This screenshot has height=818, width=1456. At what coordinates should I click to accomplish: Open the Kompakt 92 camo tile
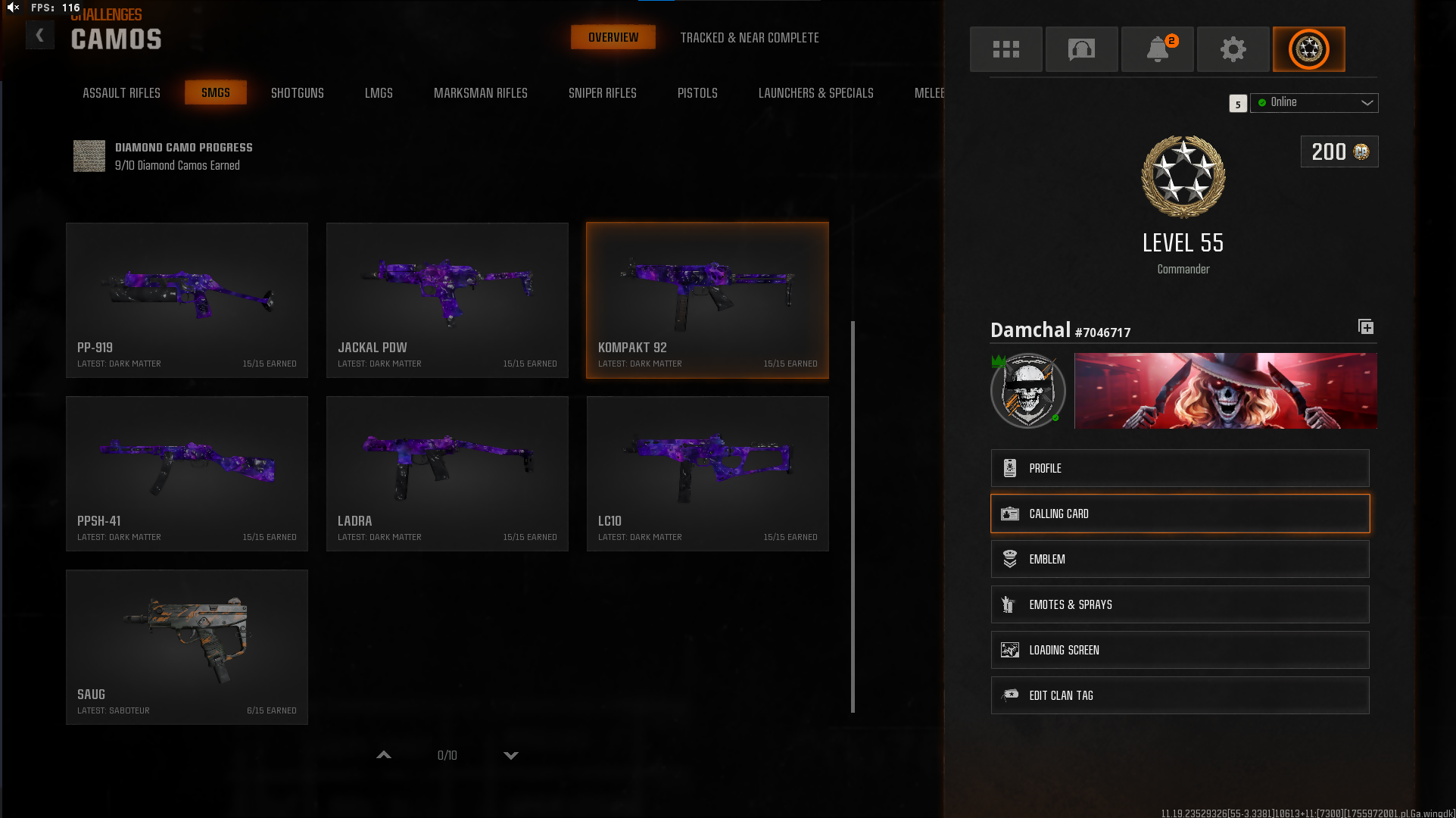pos(707,300)
